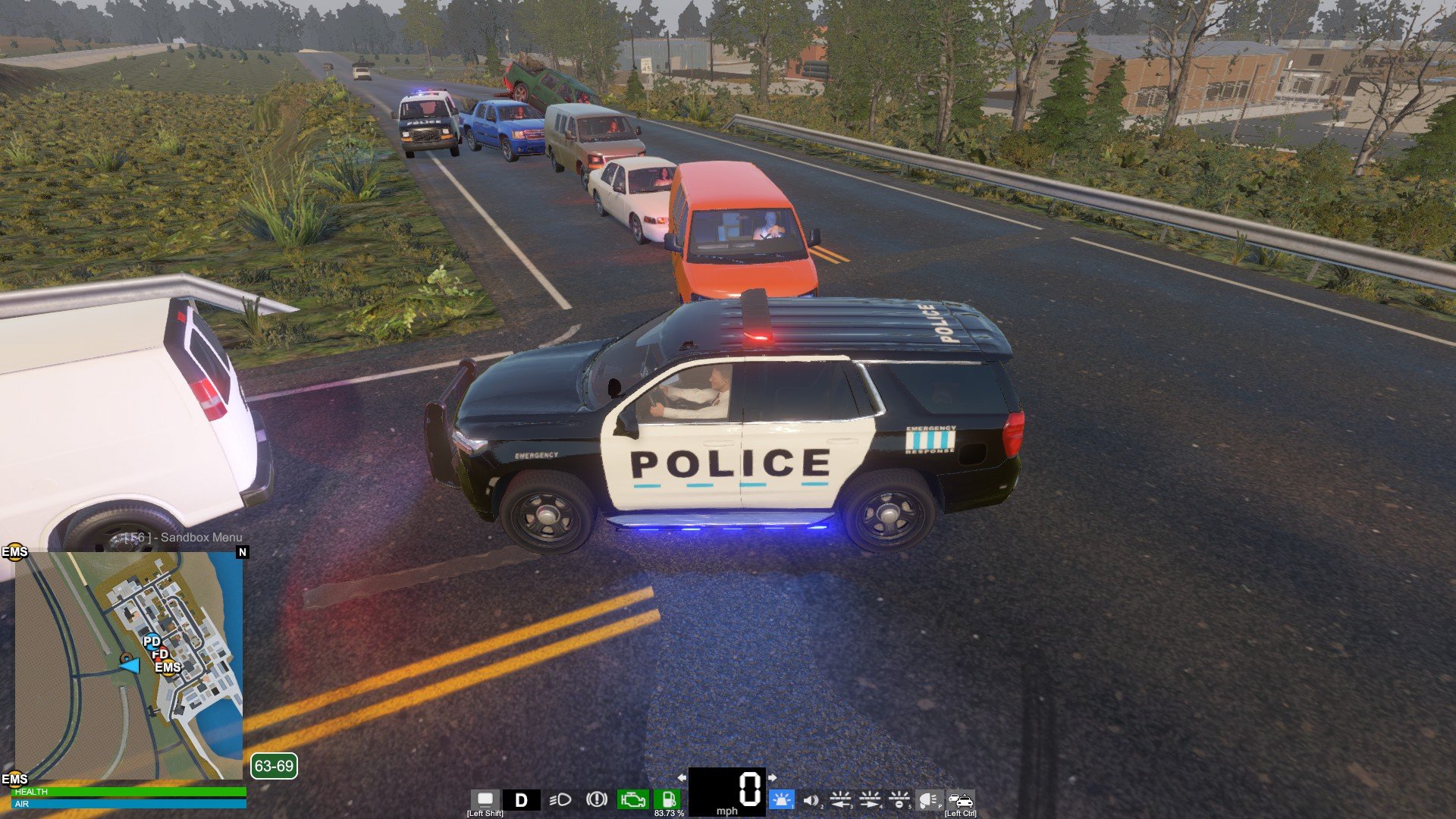Open the vehicles icon labeled Left Ctrl

pyautogui.click(x=960, y=799)
